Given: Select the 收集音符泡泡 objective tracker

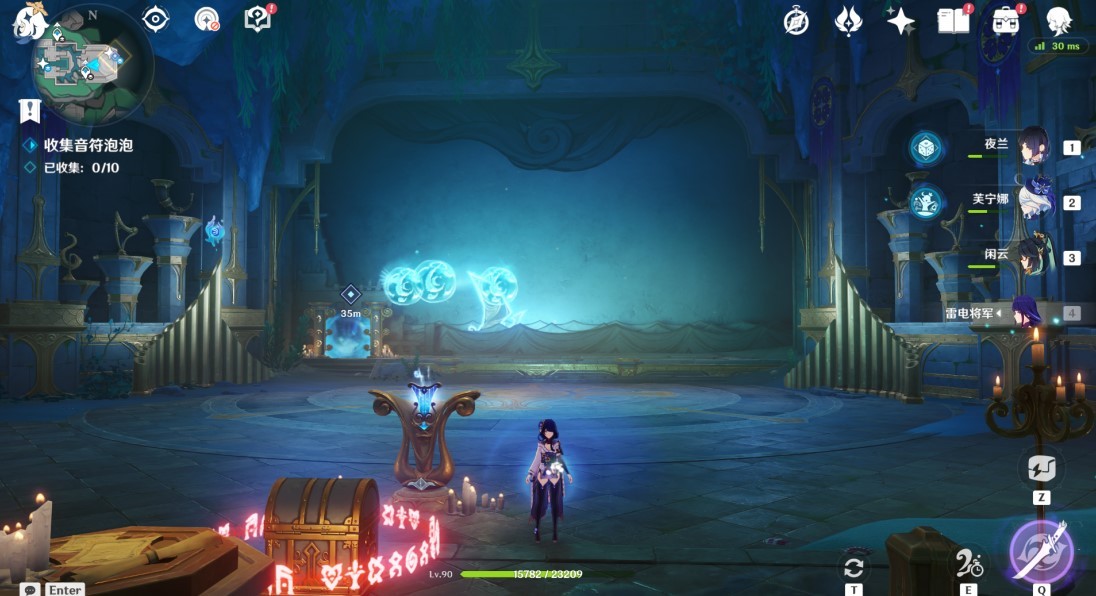Looking at the screenshot, I should (88, 145).
